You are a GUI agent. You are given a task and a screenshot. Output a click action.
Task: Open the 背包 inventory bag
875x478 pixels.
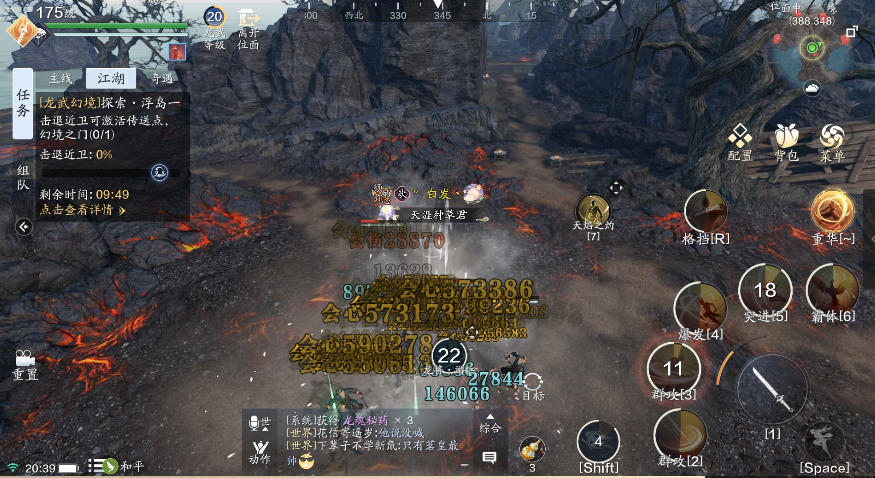(786, 141)
